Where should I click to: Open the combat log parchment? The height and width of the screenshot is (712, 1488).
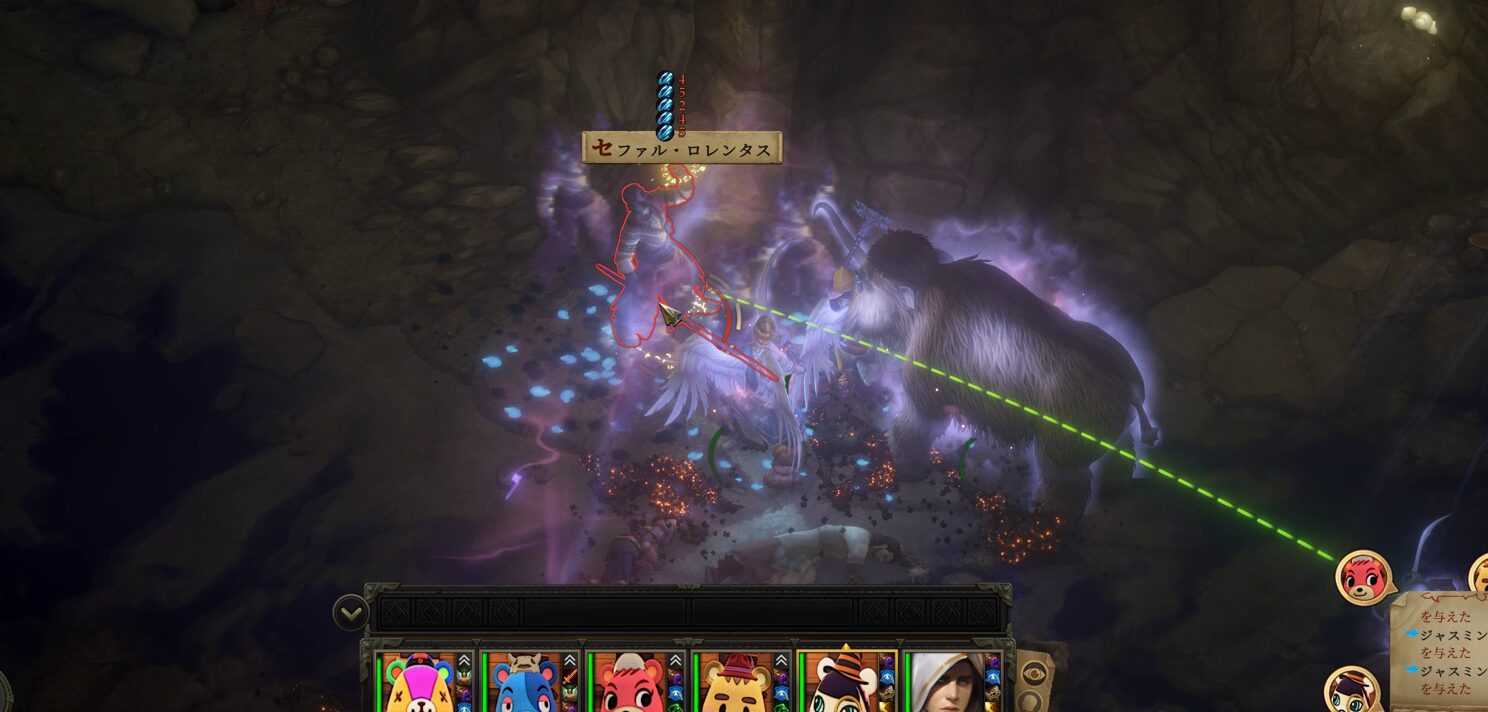(1440, 648)
